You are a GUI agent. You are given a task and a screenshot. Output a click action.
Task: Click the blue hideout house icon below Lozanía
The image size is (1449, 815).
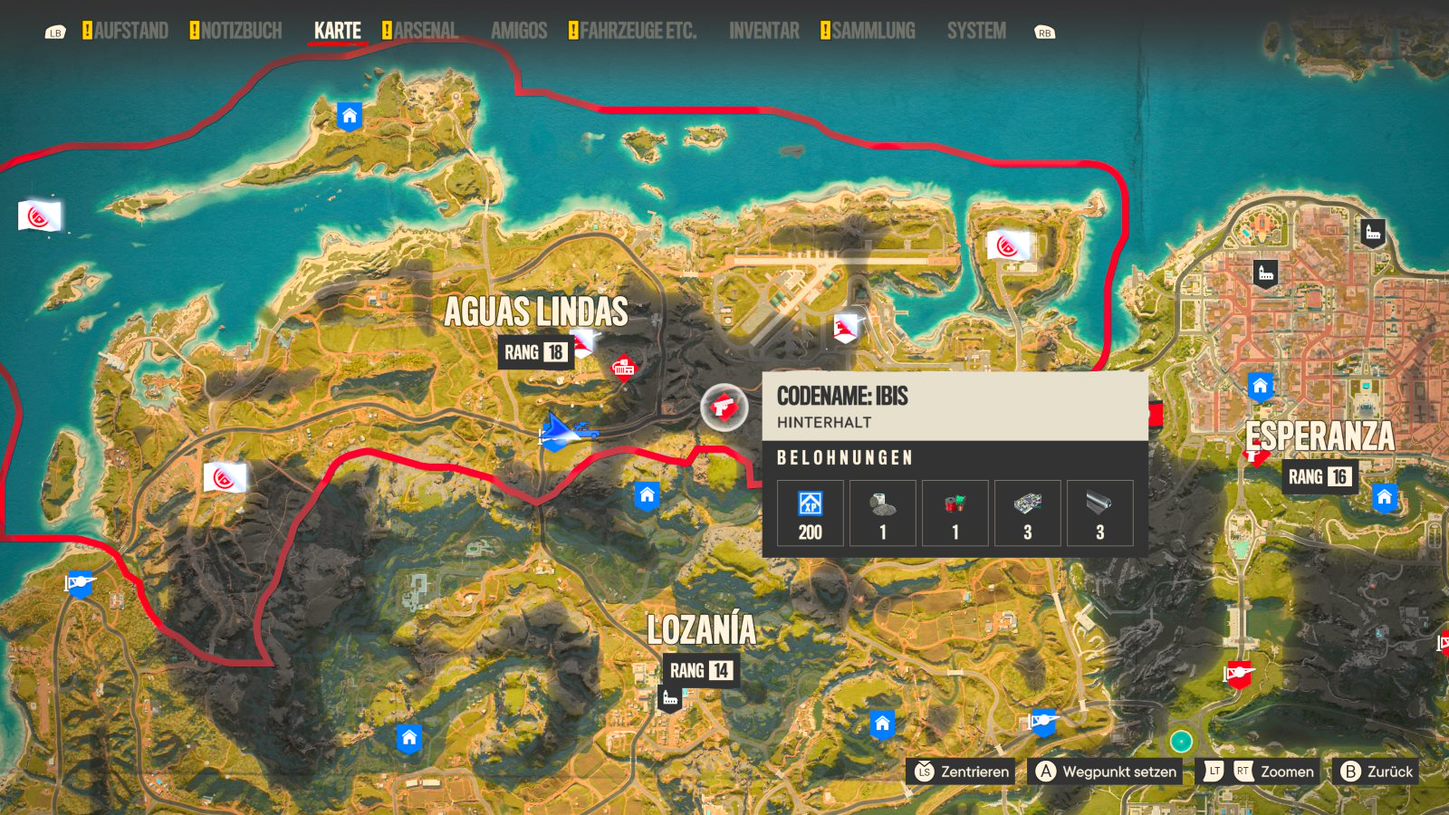click(x=883, y=722)
